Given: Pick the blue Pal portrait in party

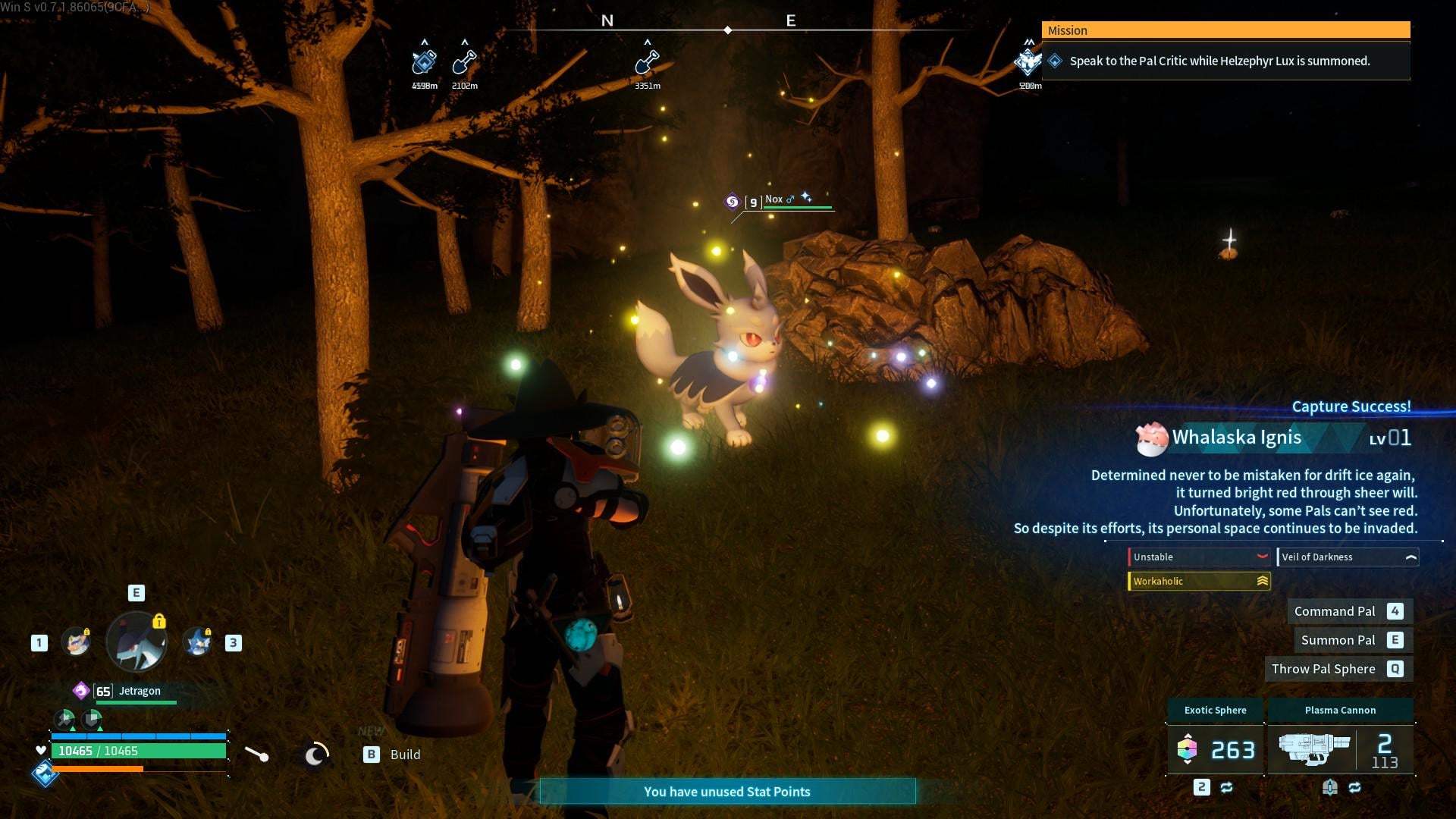Looking at the screenshot, I should tap(198, 642).
